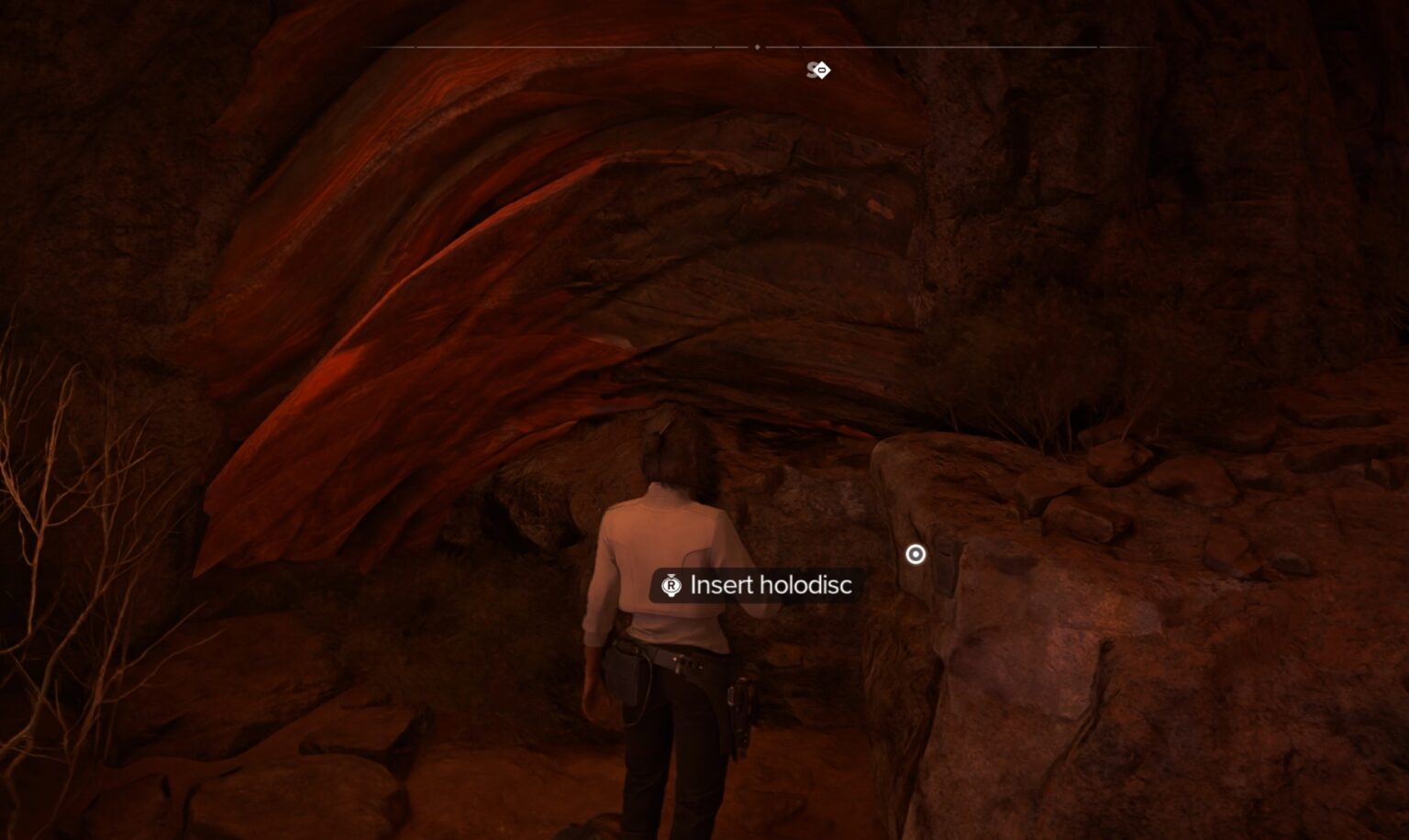Click the dark prompt background panel

(758, 584)
